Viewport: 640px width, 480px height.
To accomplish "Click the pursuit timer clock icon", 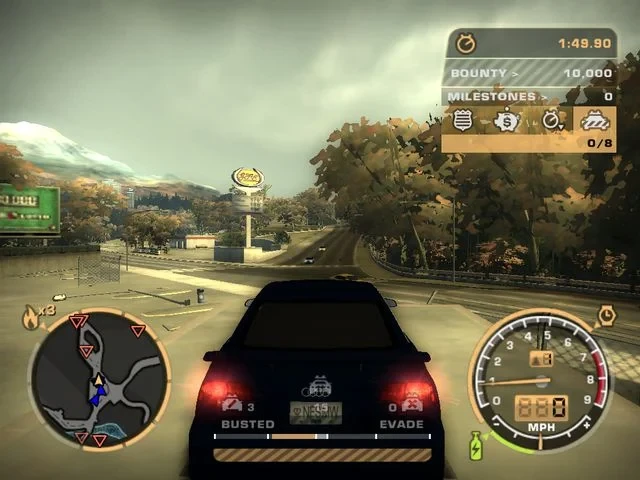I will coord(466,43).
